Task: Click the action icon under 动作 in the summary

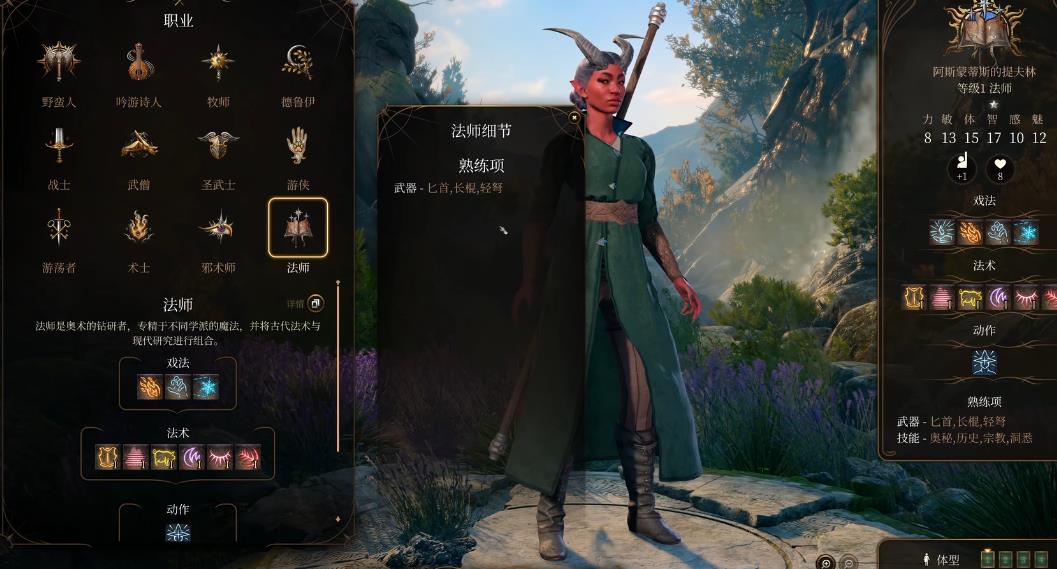Action: pos(984,362)
